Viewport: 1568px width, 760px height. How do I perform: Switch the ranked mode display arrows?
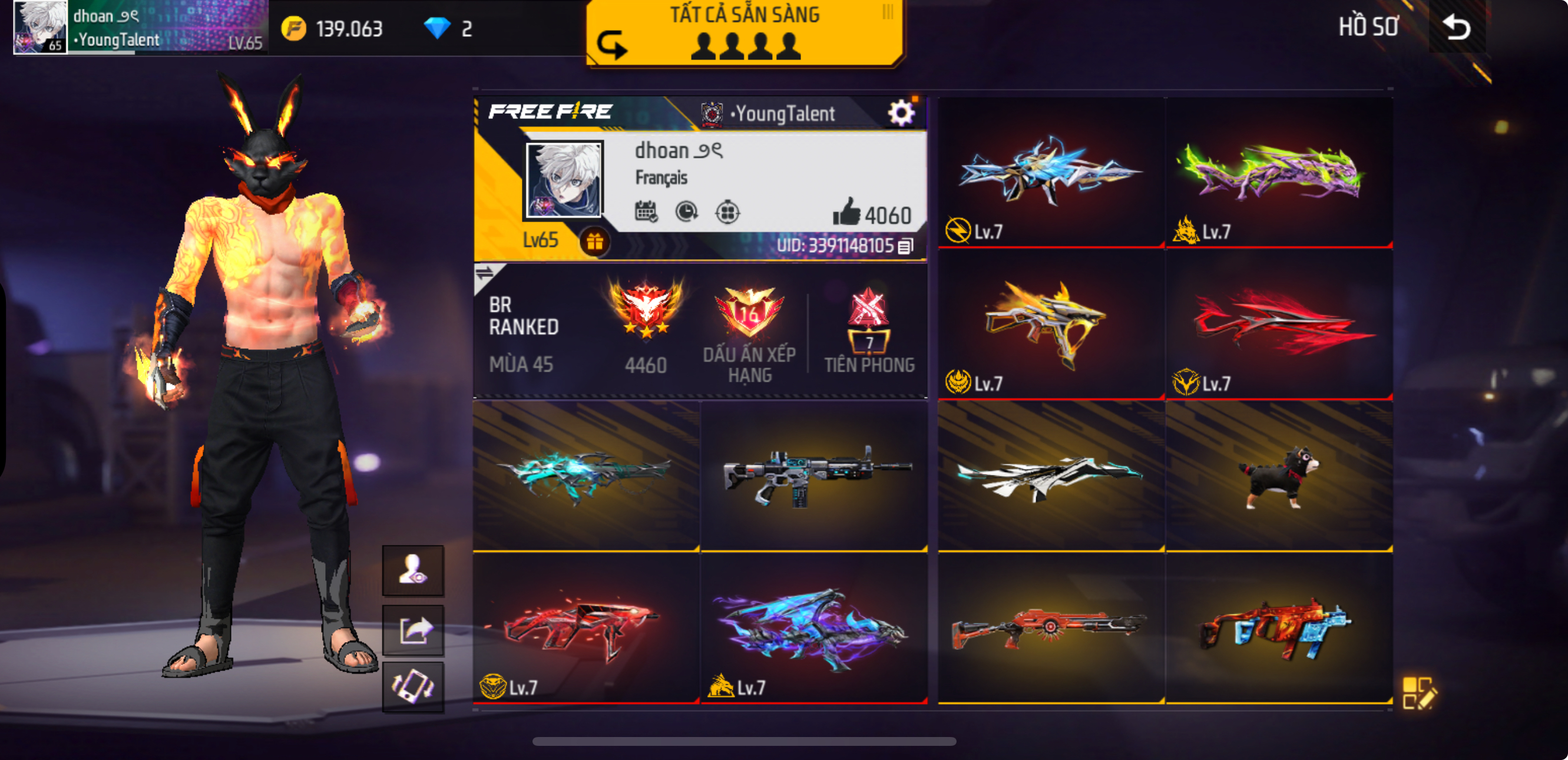pyautogui.click(x=485, y=273)
